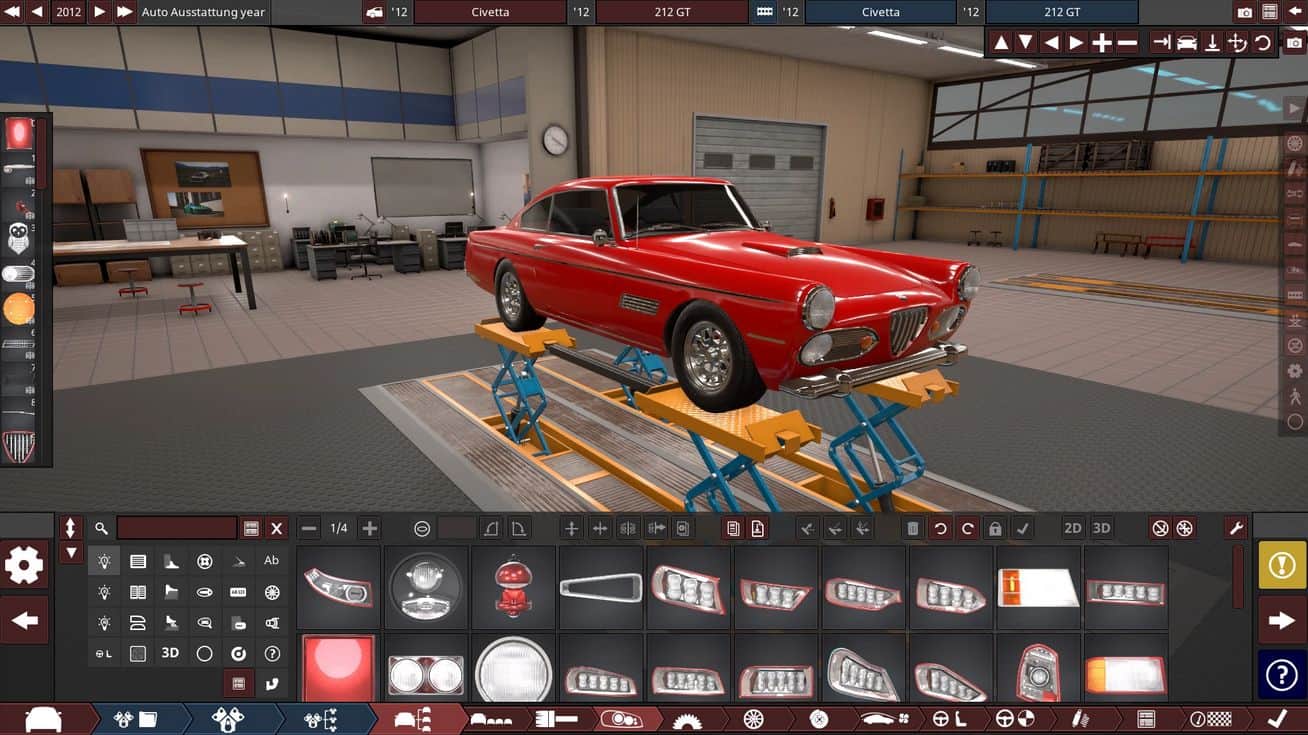1308x735 pixels.
Task: Pick the orange and white indicator light fixture
Action: (1038, 587)
